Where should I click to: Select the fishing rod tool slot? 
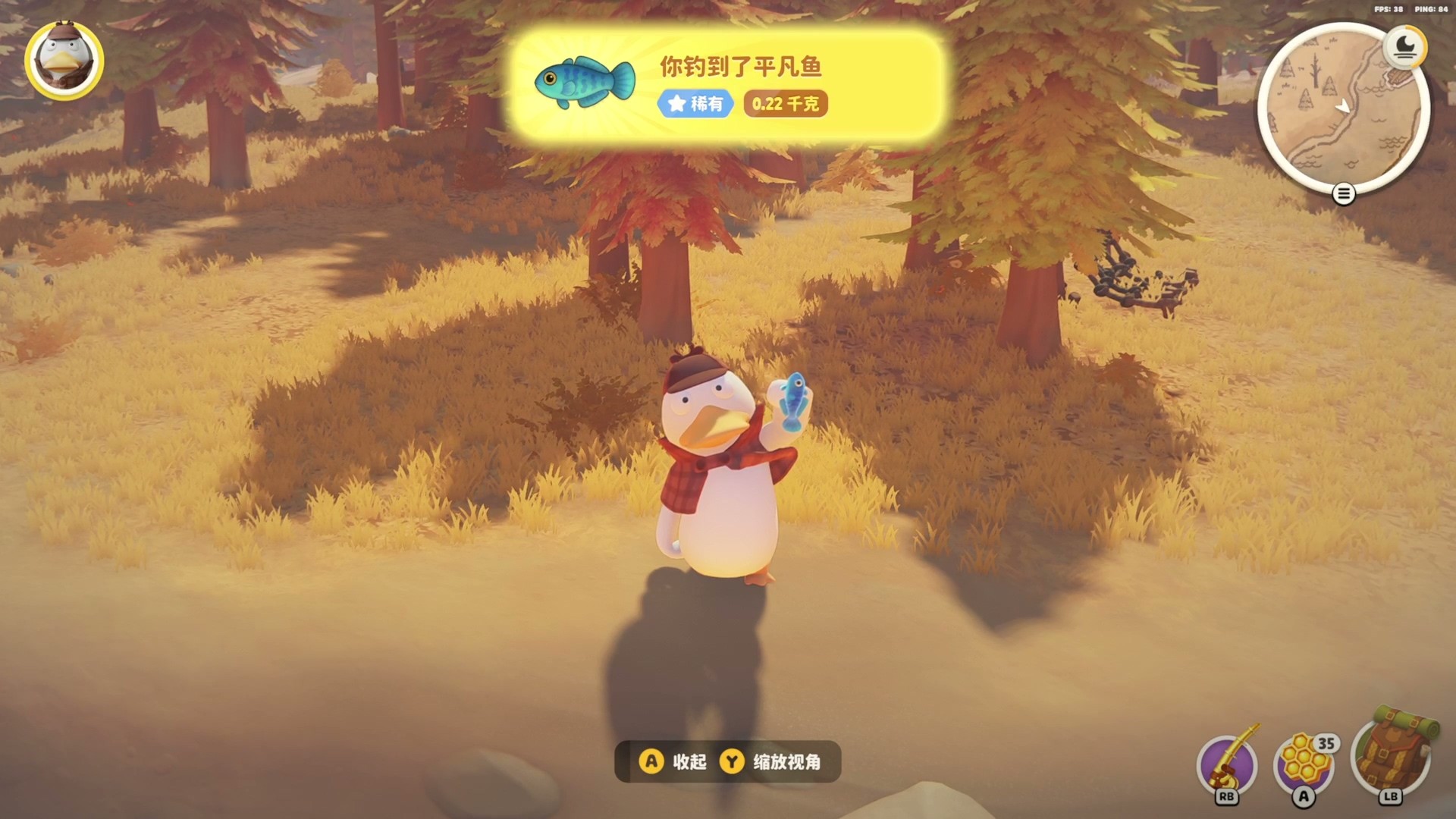(x=1226, y=764)
